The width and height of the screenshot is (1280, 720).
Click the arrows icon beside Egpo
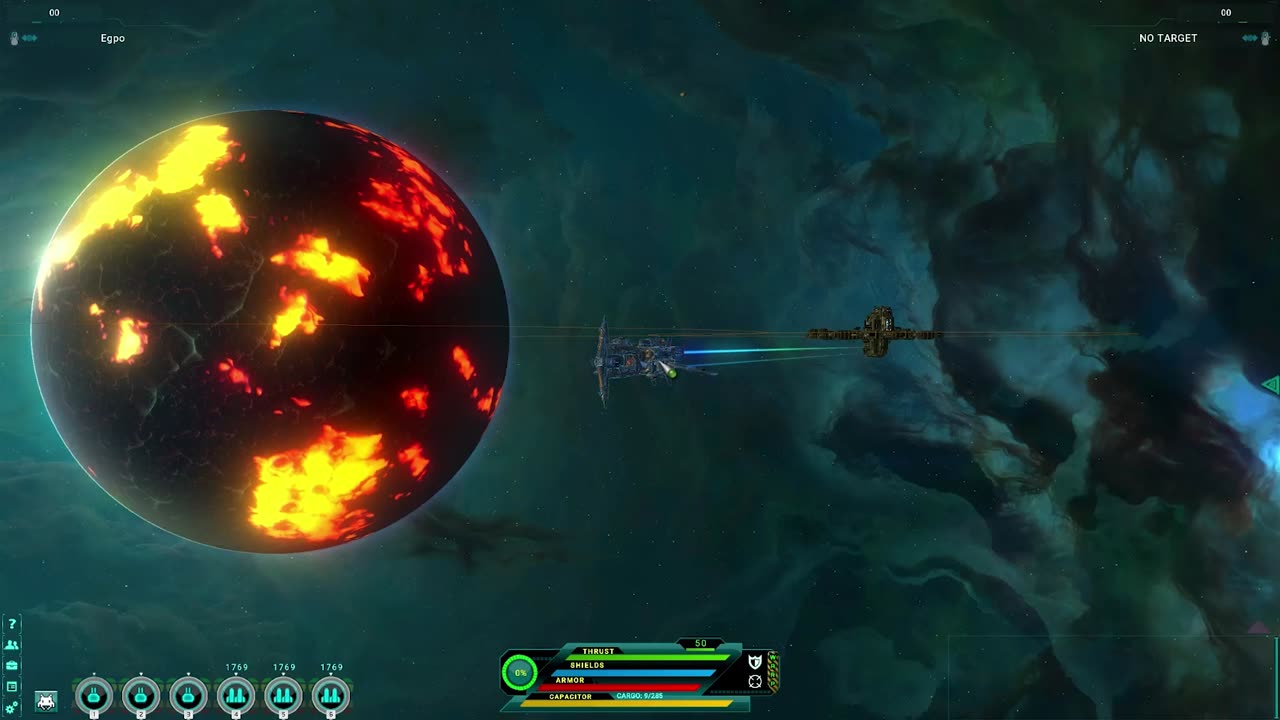coord(30,38)
